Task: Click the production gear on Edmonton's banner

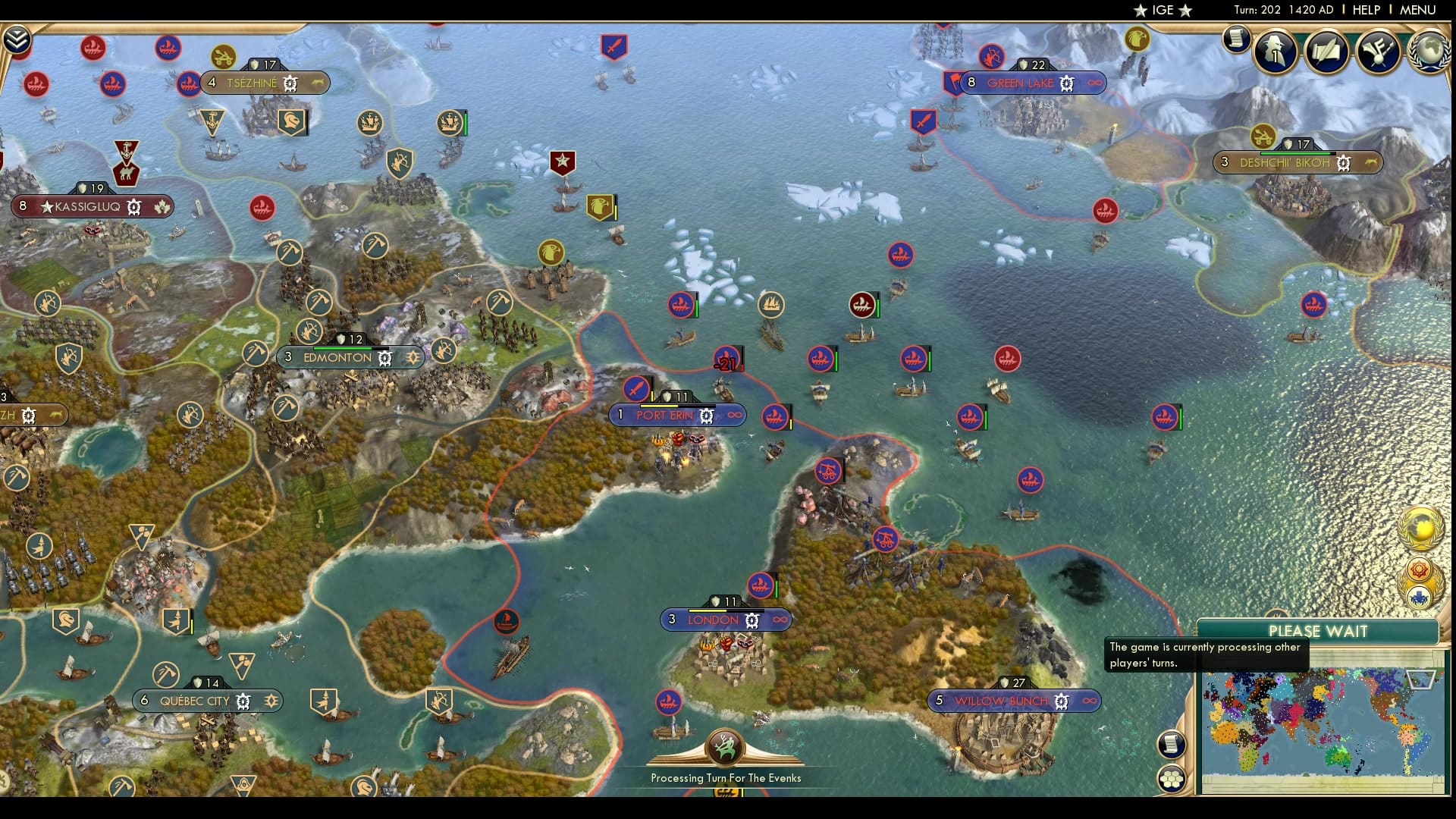Action: (385, 357)
